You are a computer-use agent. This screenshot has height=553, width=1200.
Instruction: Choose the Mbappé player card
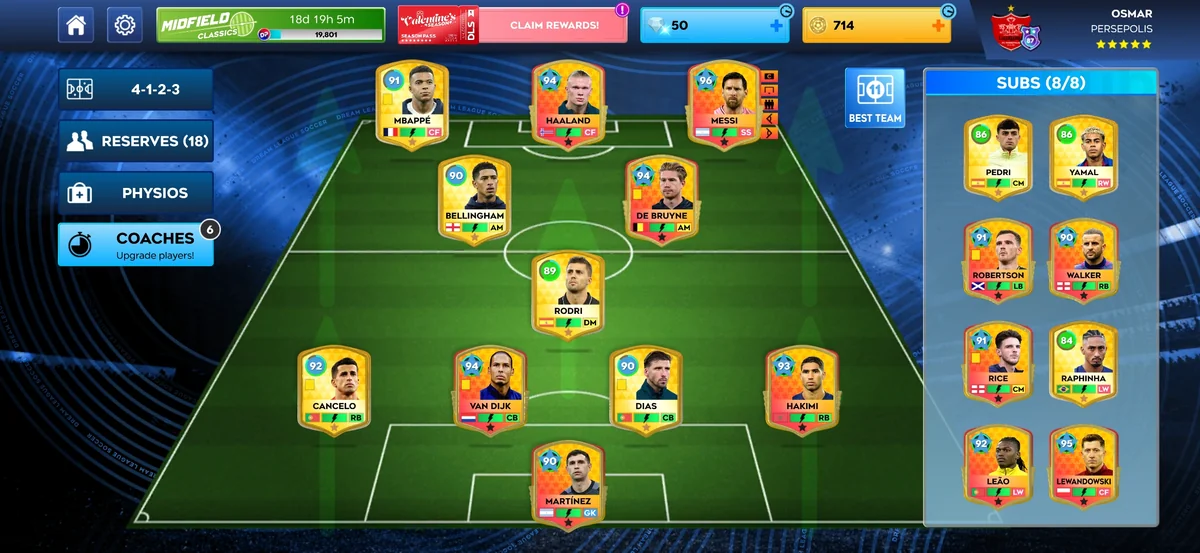[411, 105]
